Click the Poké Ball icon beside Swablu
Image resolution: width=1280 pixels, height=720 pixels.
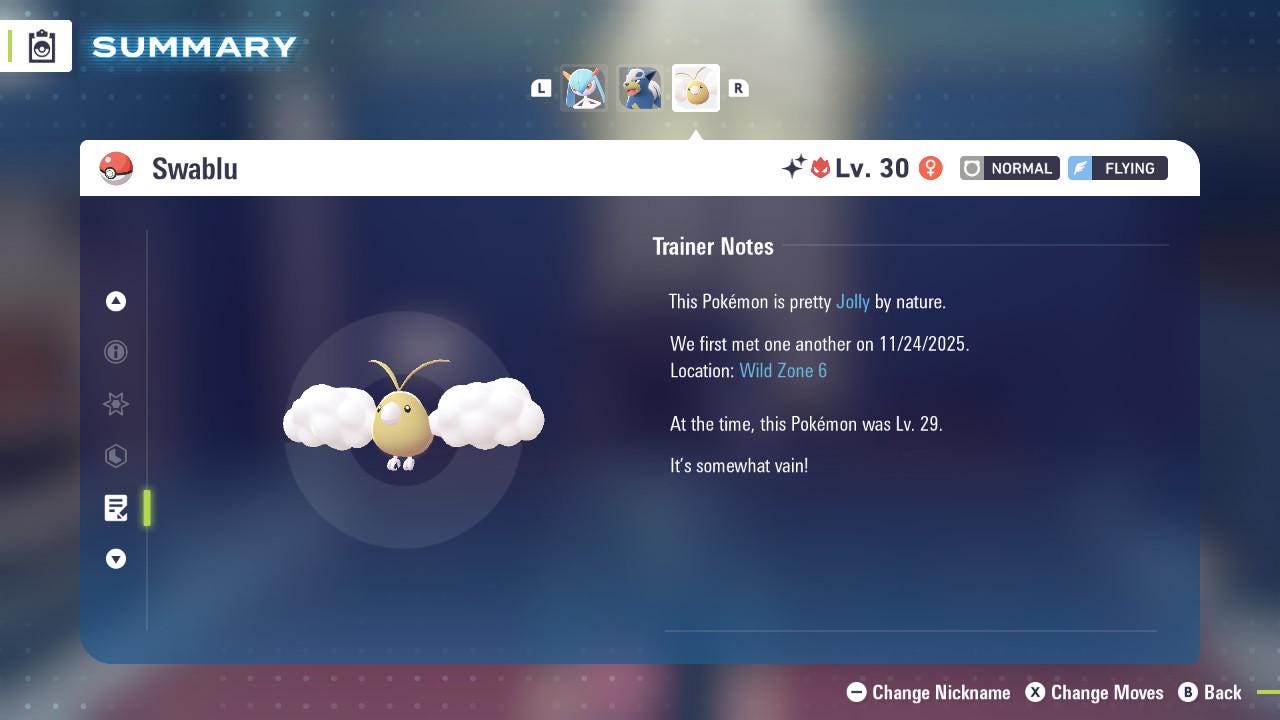(117, 168)
